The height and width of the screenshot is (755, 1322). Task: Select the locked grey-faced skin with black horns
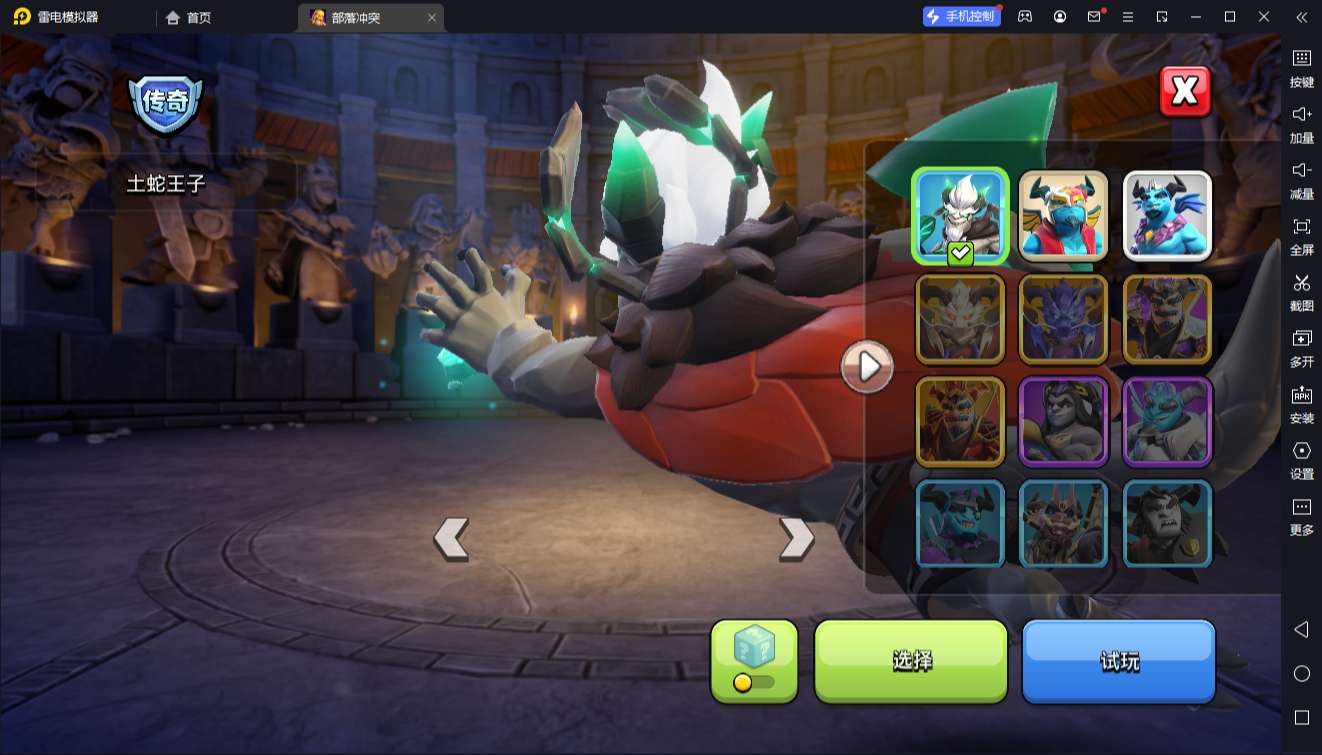coord(1167,525)
